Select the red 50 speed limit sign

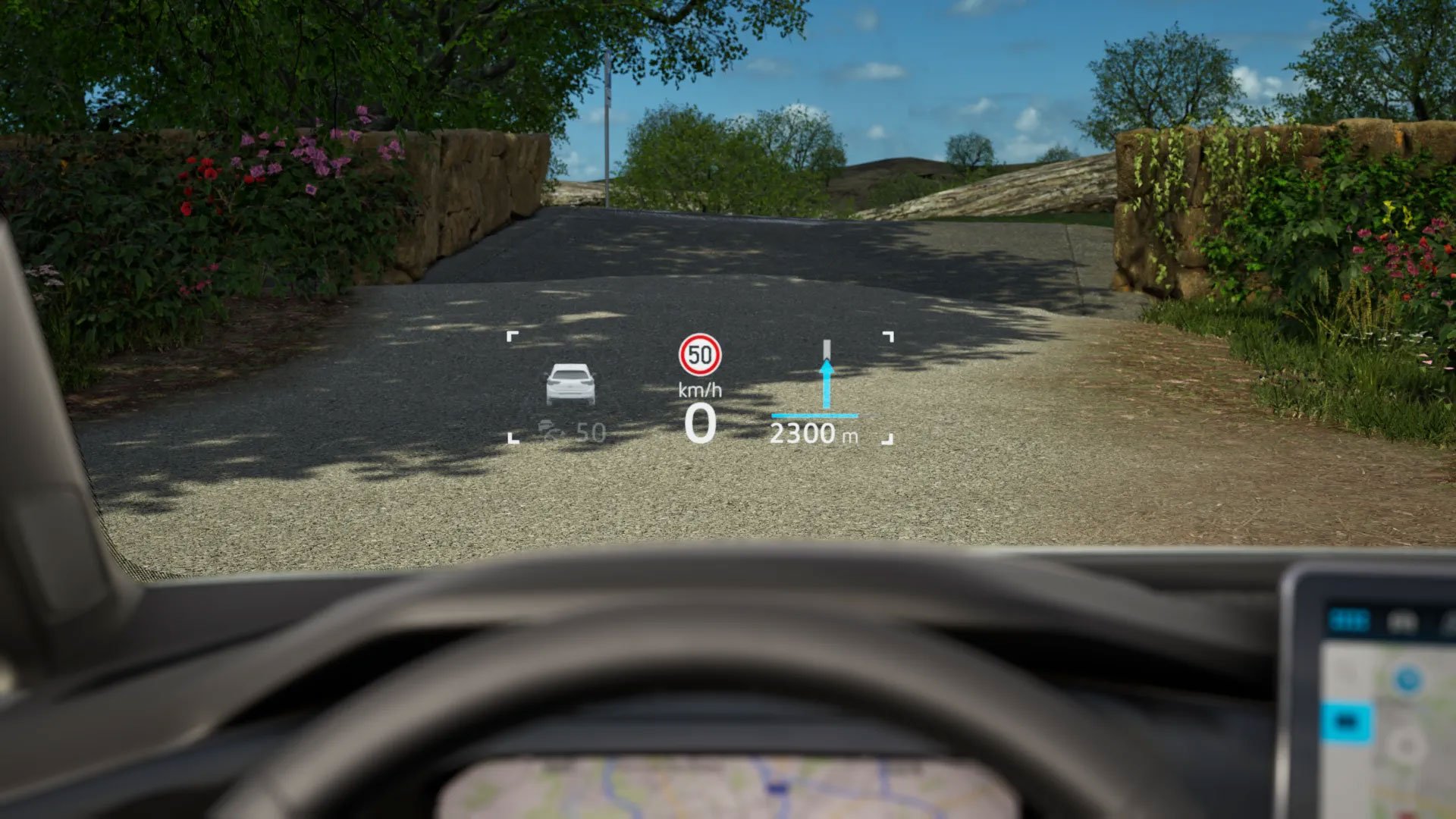pyautogui.click(x=699, y=354)
